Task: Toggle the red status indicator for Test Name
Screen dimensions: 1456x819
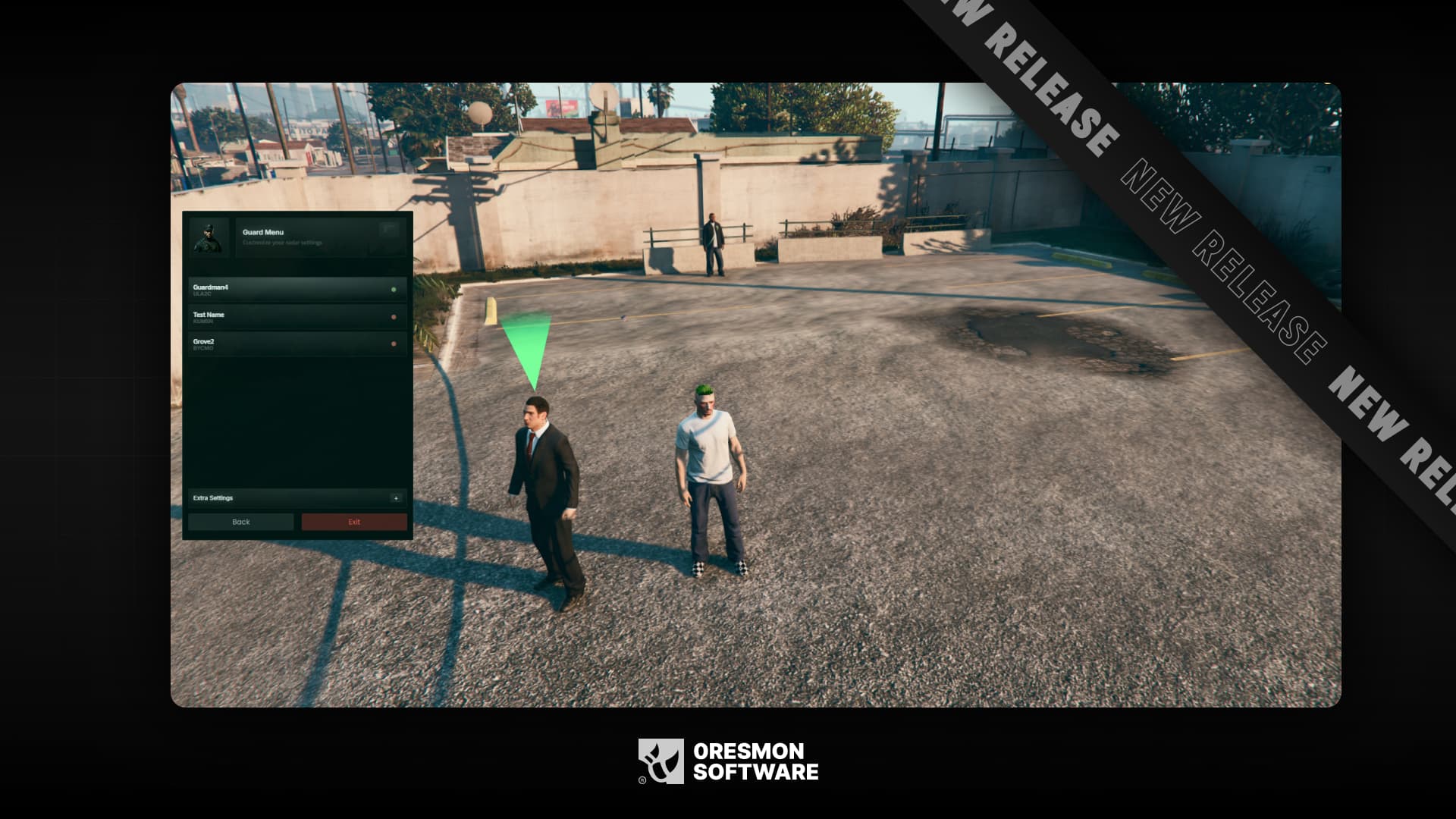Action: 393,317
